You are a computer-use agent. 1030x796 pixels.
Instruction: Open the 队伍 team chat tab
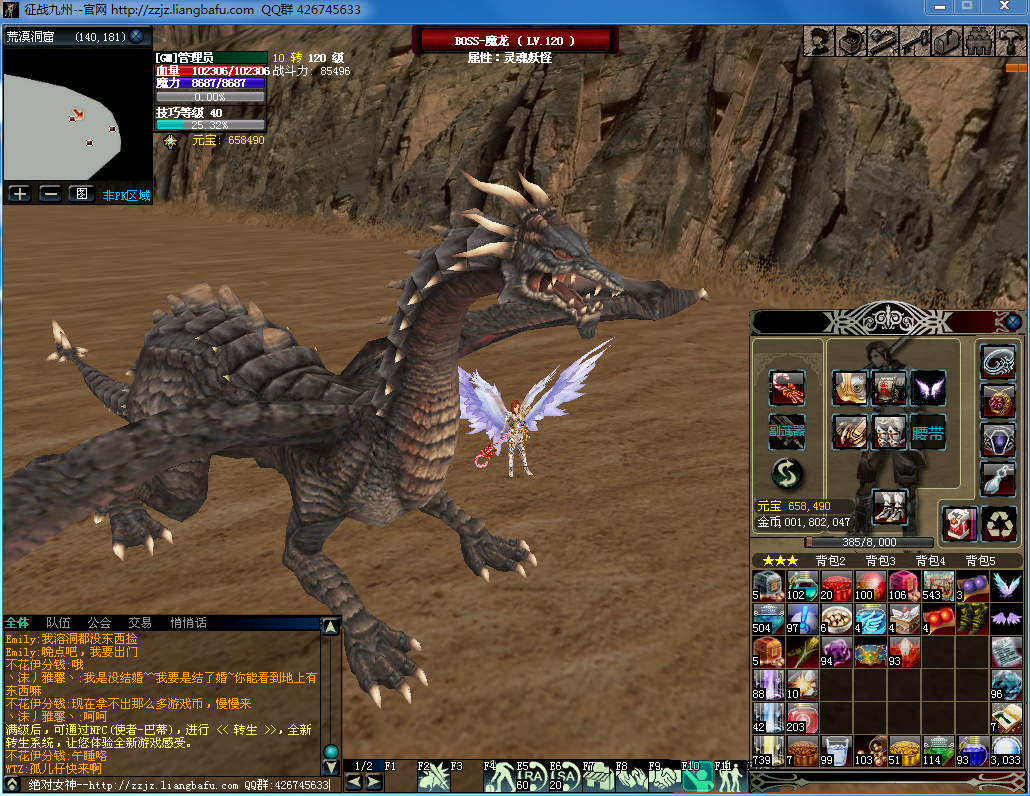point(59,623)
